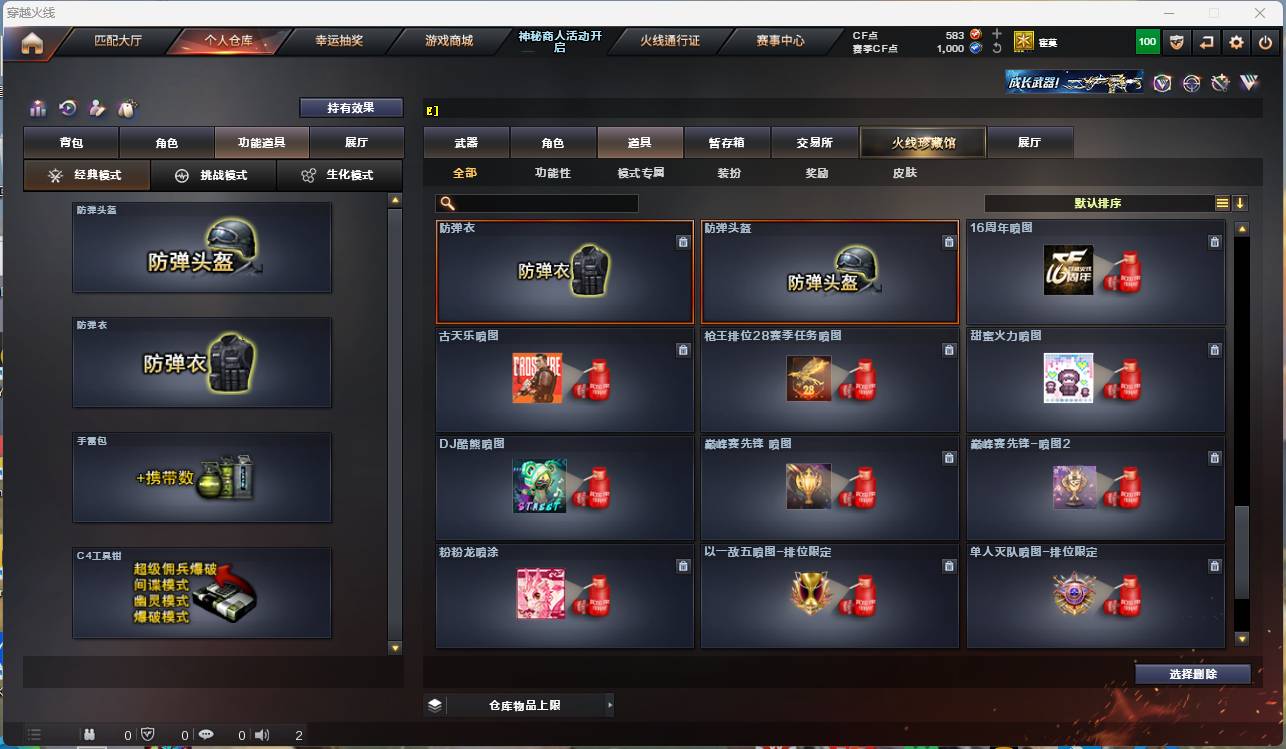Click the power button icon at top right
The height and width of the screenshot is (749, 1286).
pyautogui.click(x=1263, y=42)
